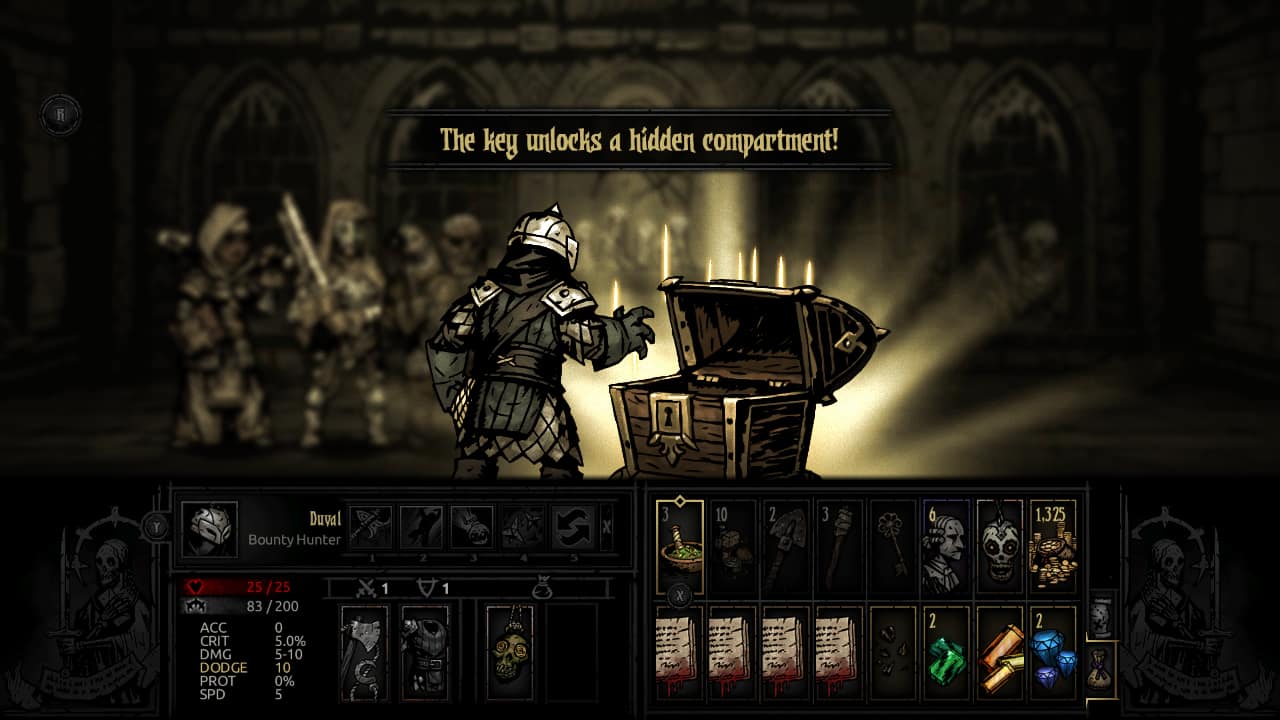Take the stack of two emeralds
The image size is (1280, 720).
tap(945, 652)
